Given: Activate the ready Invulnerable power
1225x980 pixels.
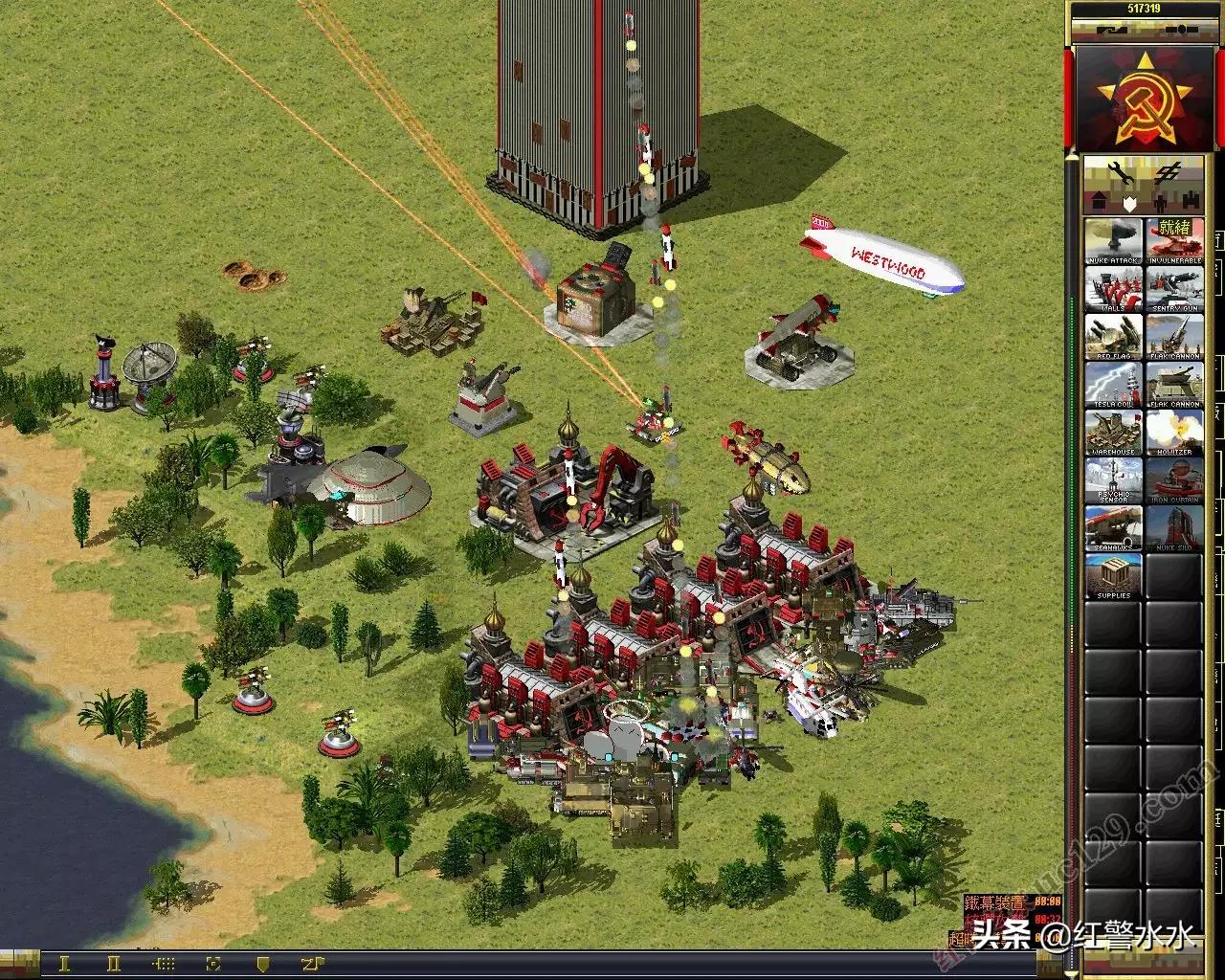Looking at the screenshot, I should click(1173, 241).
